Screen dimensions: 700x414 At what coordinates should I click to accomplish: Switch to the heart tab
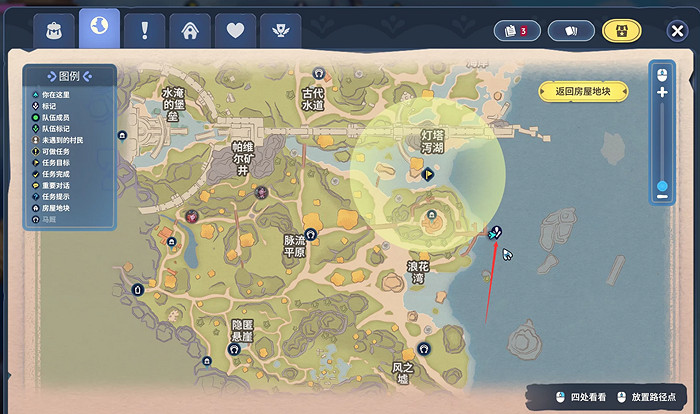click(235, 30)
